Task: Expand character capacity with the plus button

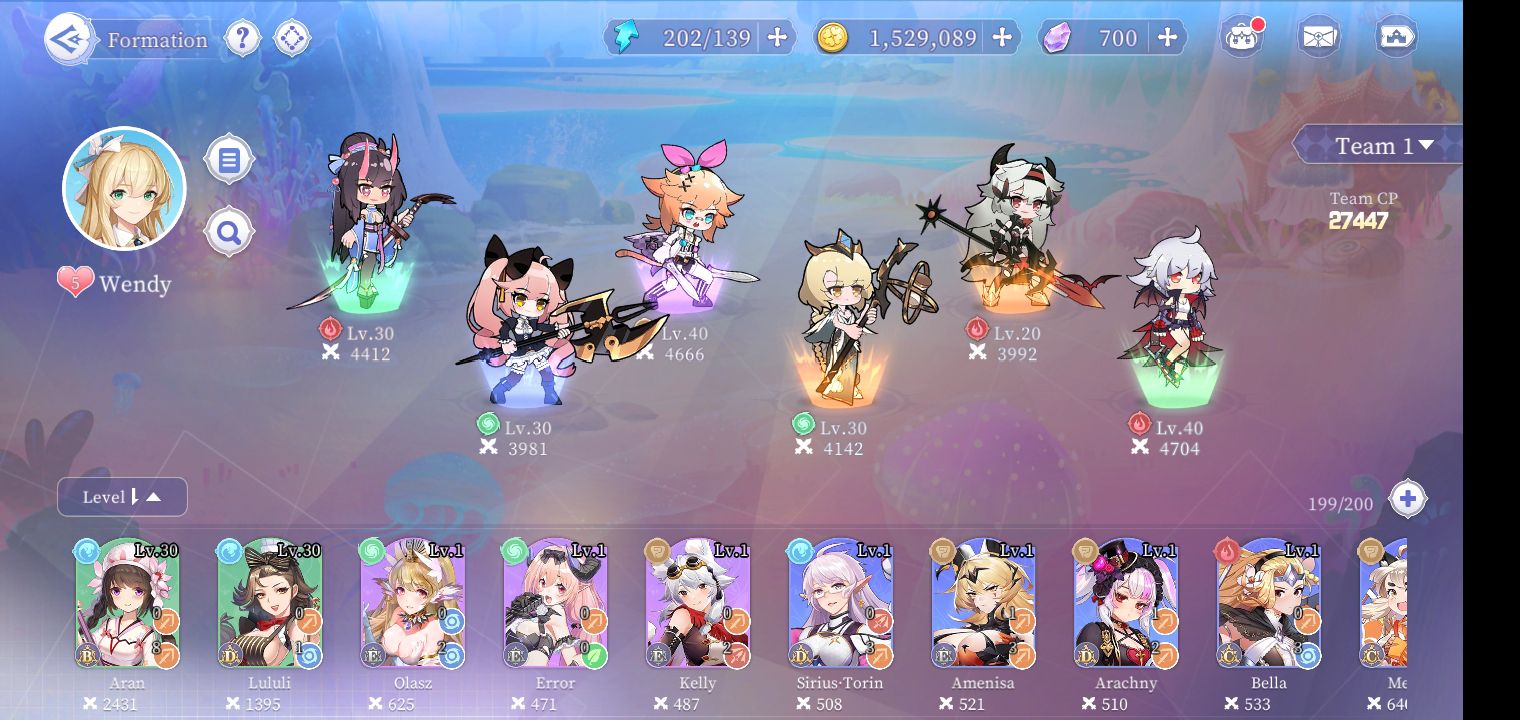Action: 1407,499
